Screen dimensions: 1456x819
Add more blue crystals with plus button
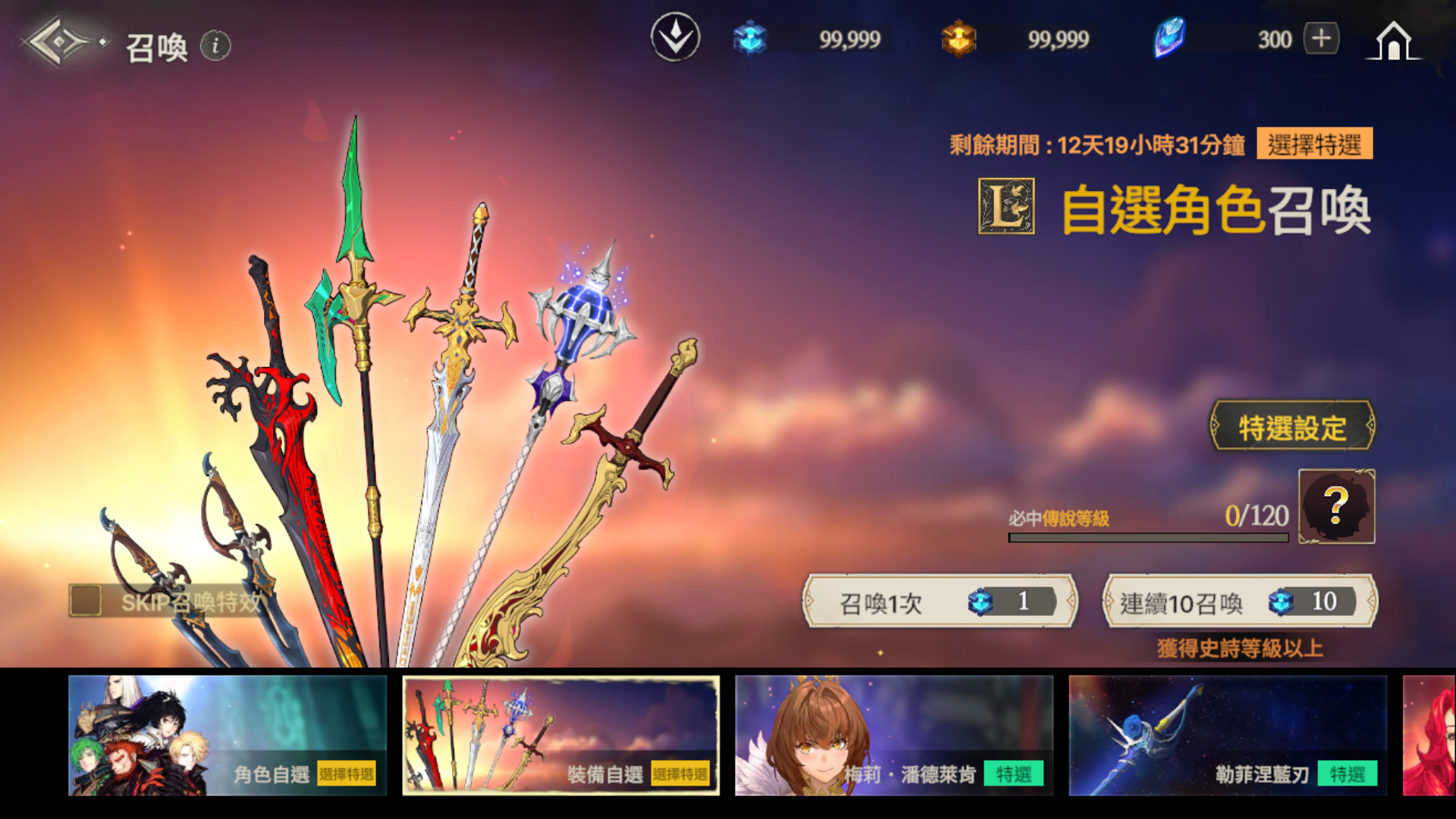coord(1321,38)
